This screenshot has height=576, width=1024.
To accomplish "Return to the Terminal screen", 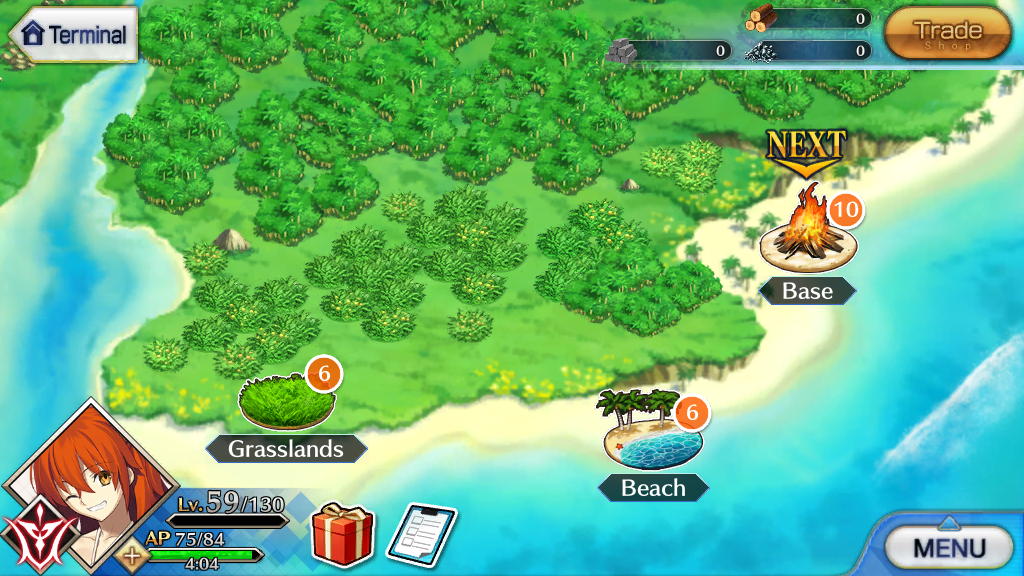I will point(73,34).
